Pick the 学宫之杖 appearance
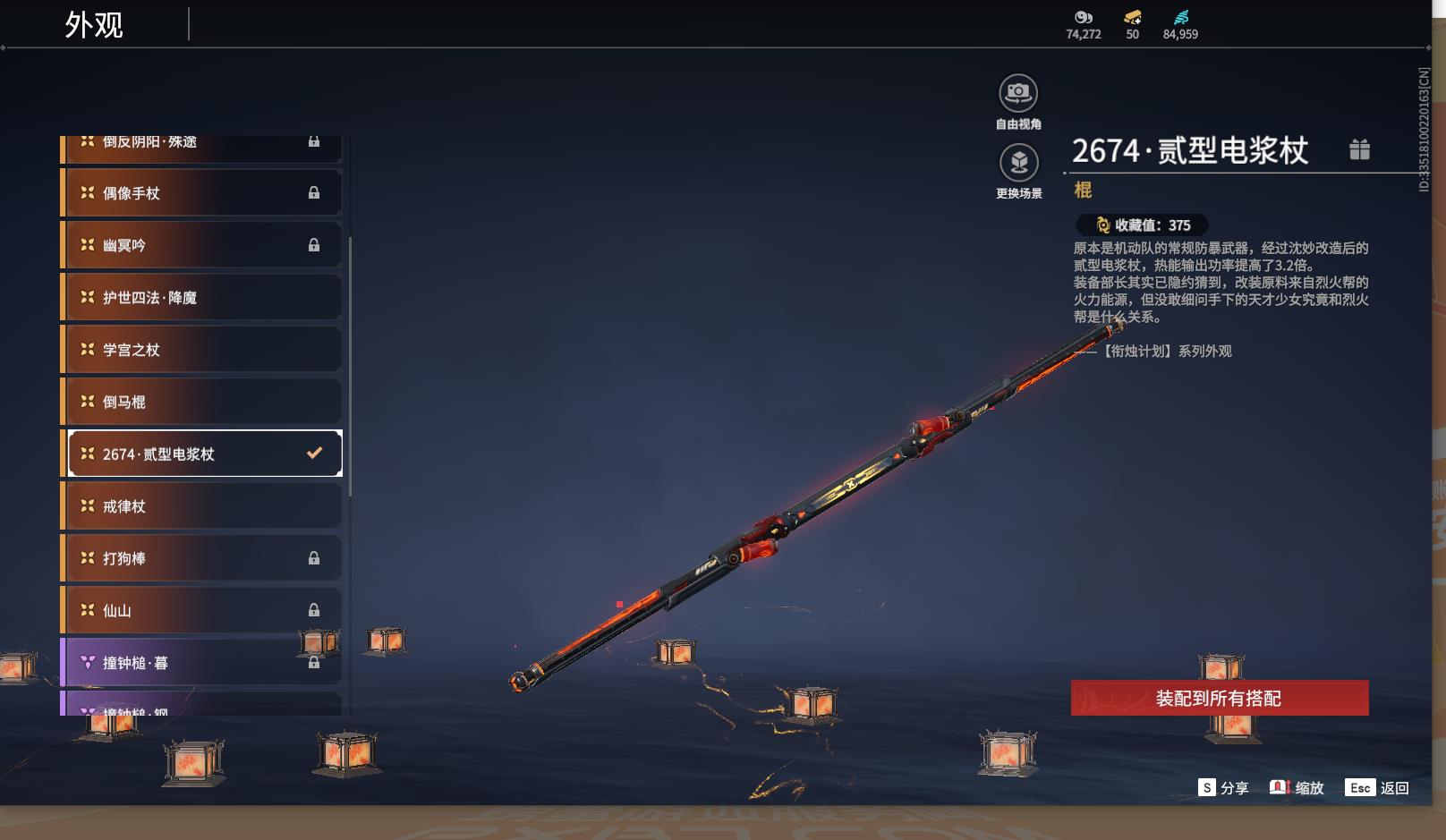The width and height of the screenshot is (1446, 840). point(202,350)
